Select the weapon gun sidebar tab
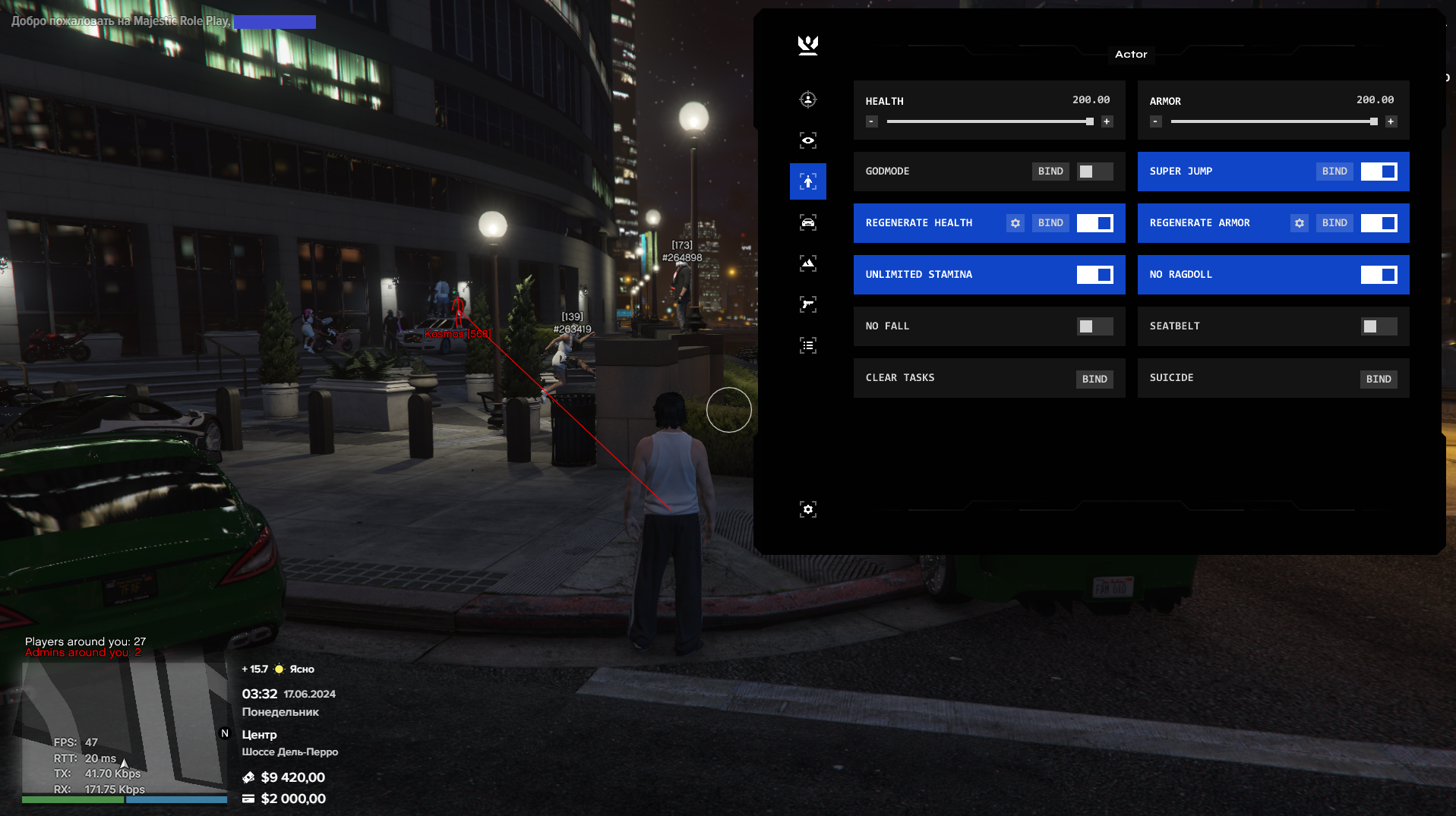Screen dimensions: 1456x816 [x=807, y=304]
